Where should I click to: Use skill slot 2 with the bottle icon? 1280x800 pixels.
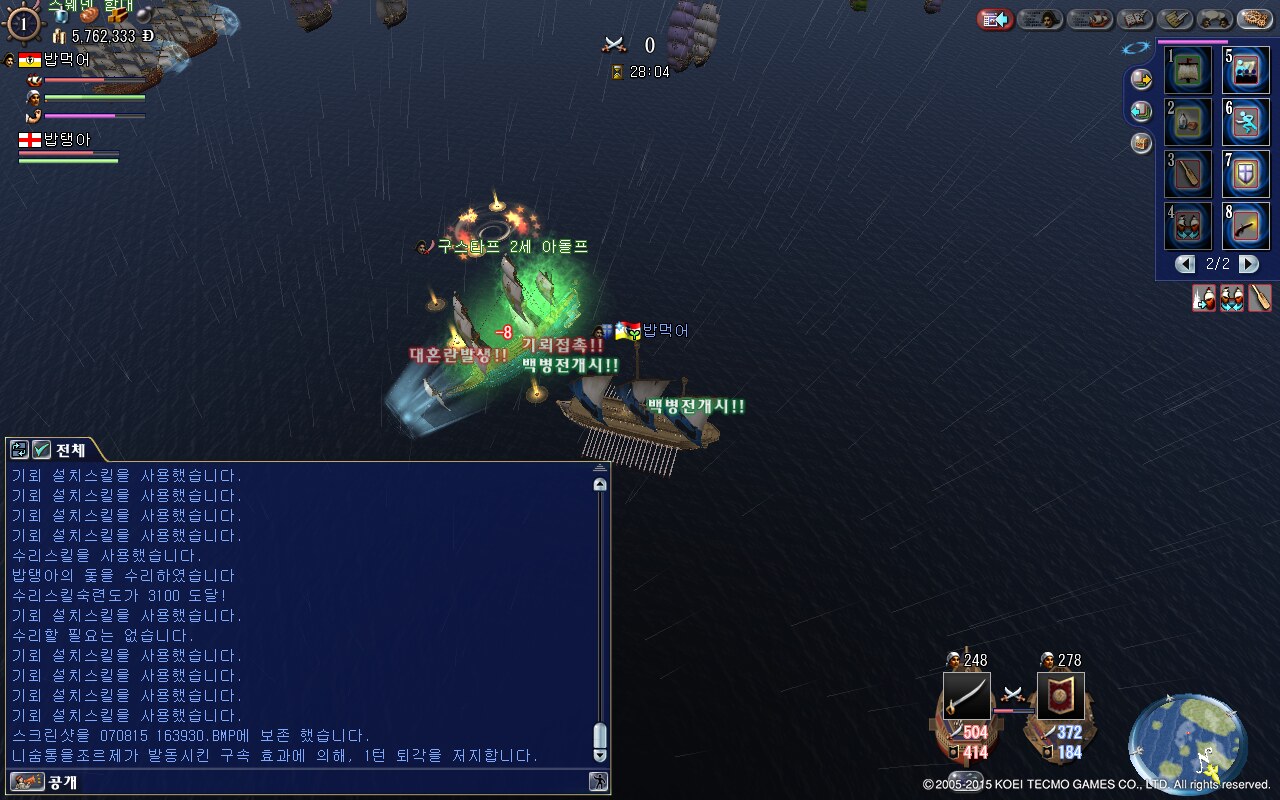point(1188,122)
